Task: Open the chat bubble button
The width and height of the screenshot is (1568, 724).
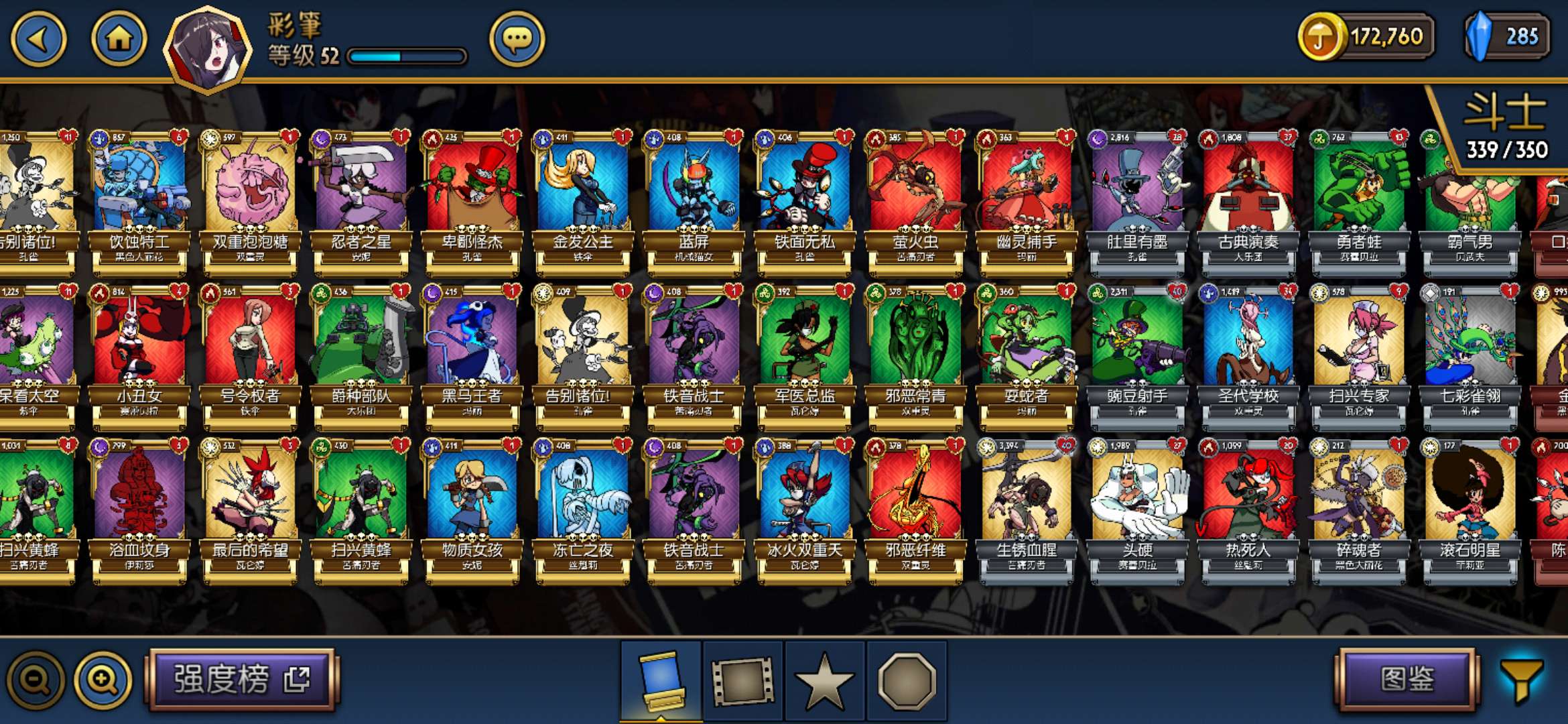Action: point(517,39)
